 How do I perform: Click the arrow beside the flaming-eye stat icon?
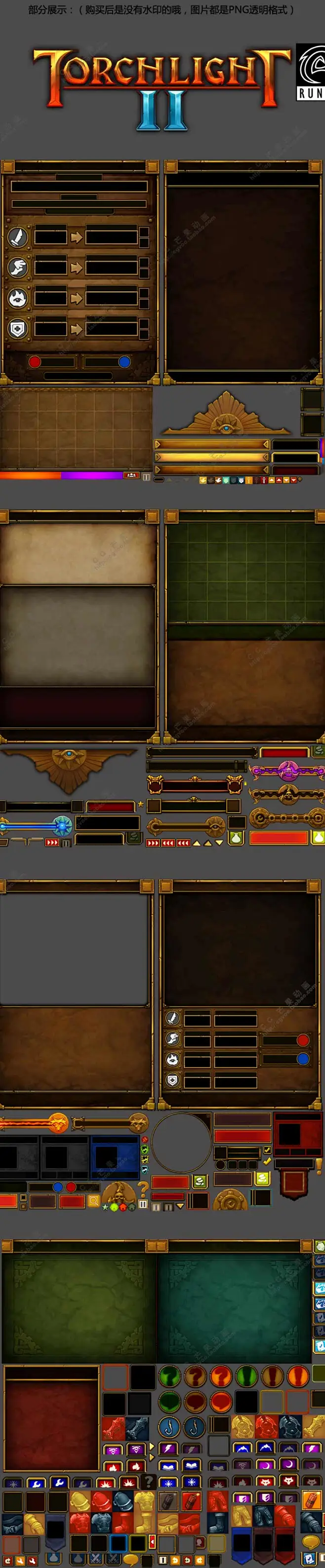coord(76,298)
